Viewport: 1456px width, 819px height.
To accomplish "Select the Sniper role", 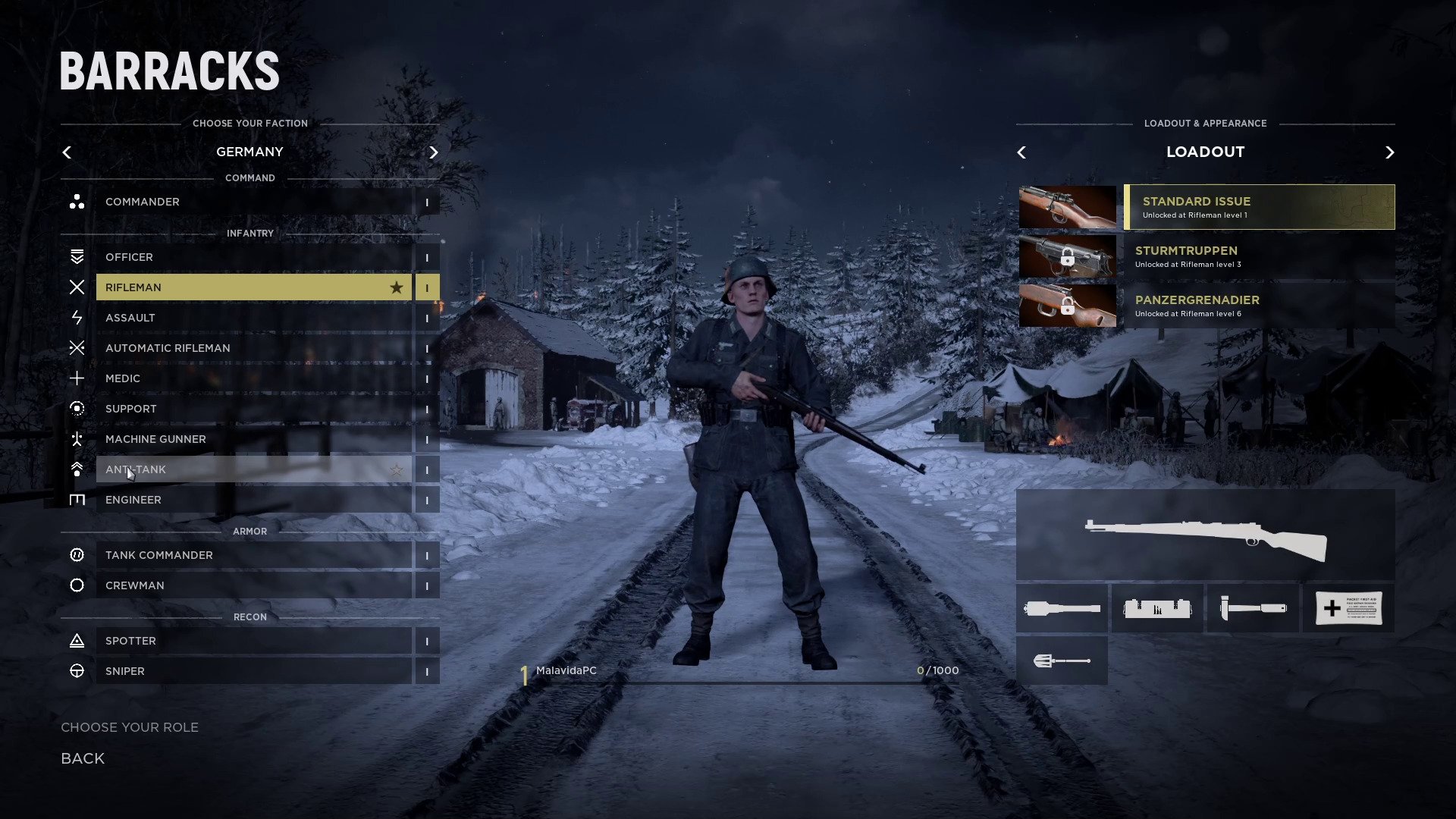I will point(253,671).
